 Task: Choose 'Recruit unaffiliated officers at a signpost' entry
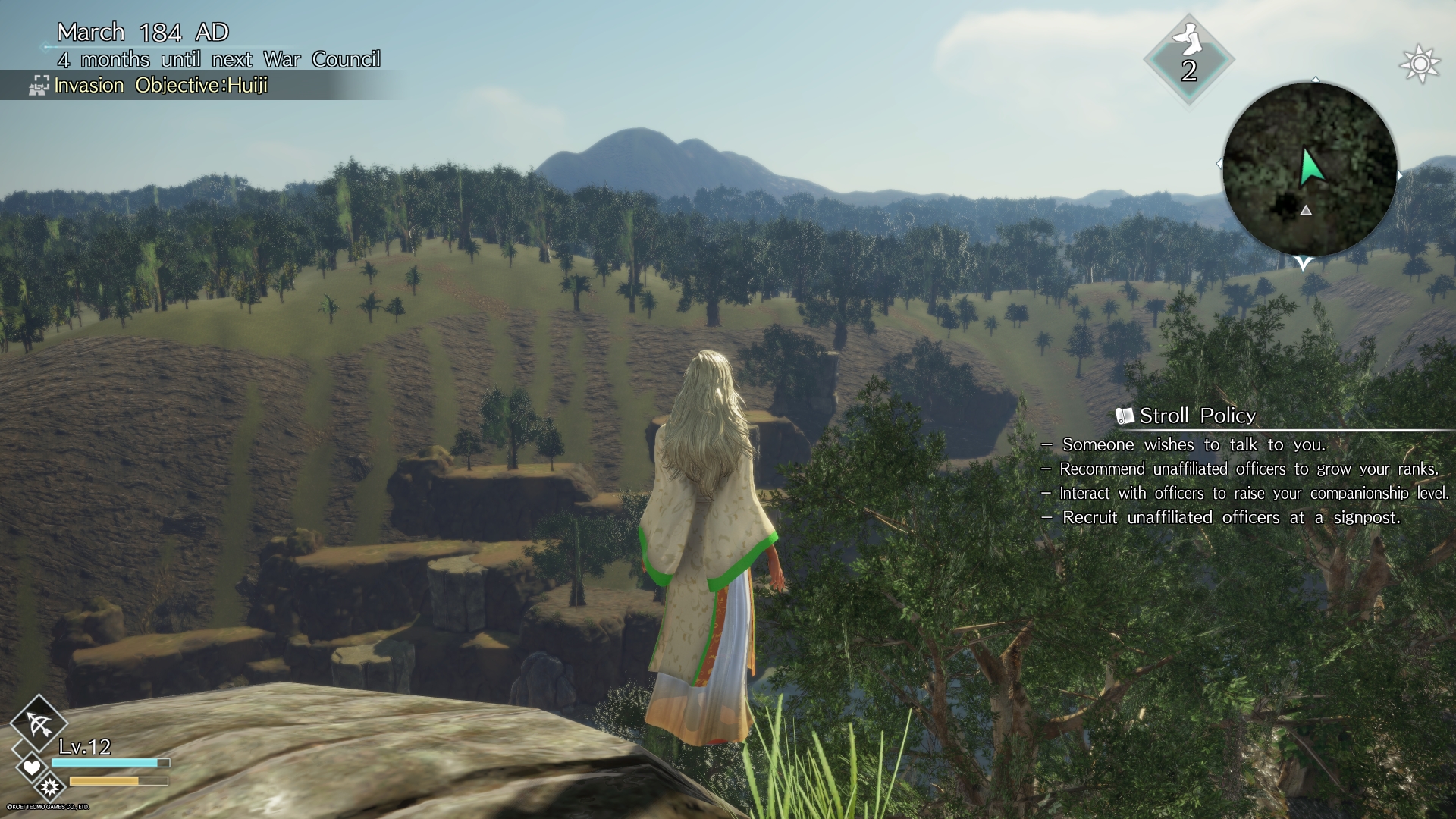point(1231,518)
